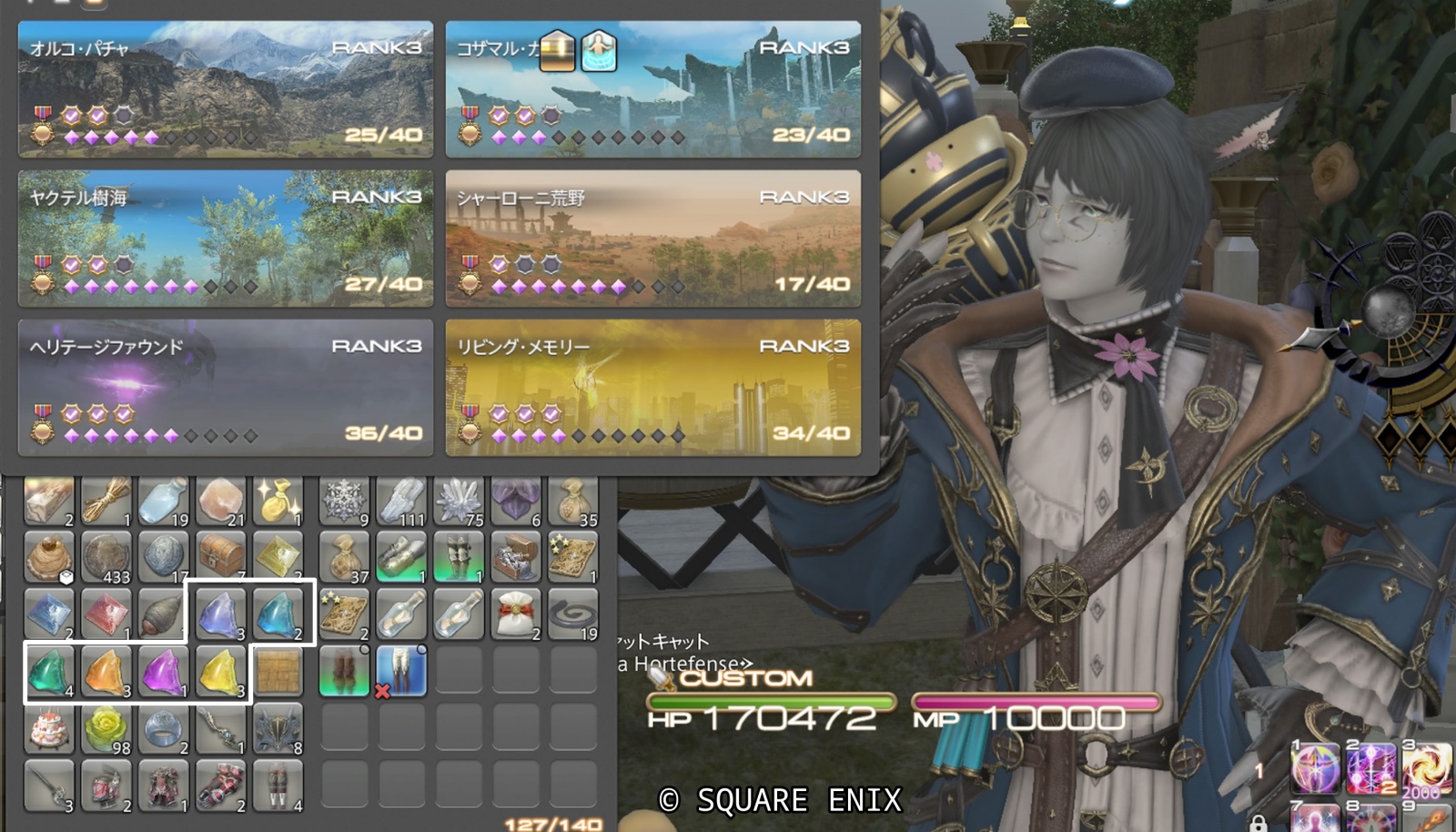Choose the シャーローニ荒野 zone panel

[x=653, y=238]
